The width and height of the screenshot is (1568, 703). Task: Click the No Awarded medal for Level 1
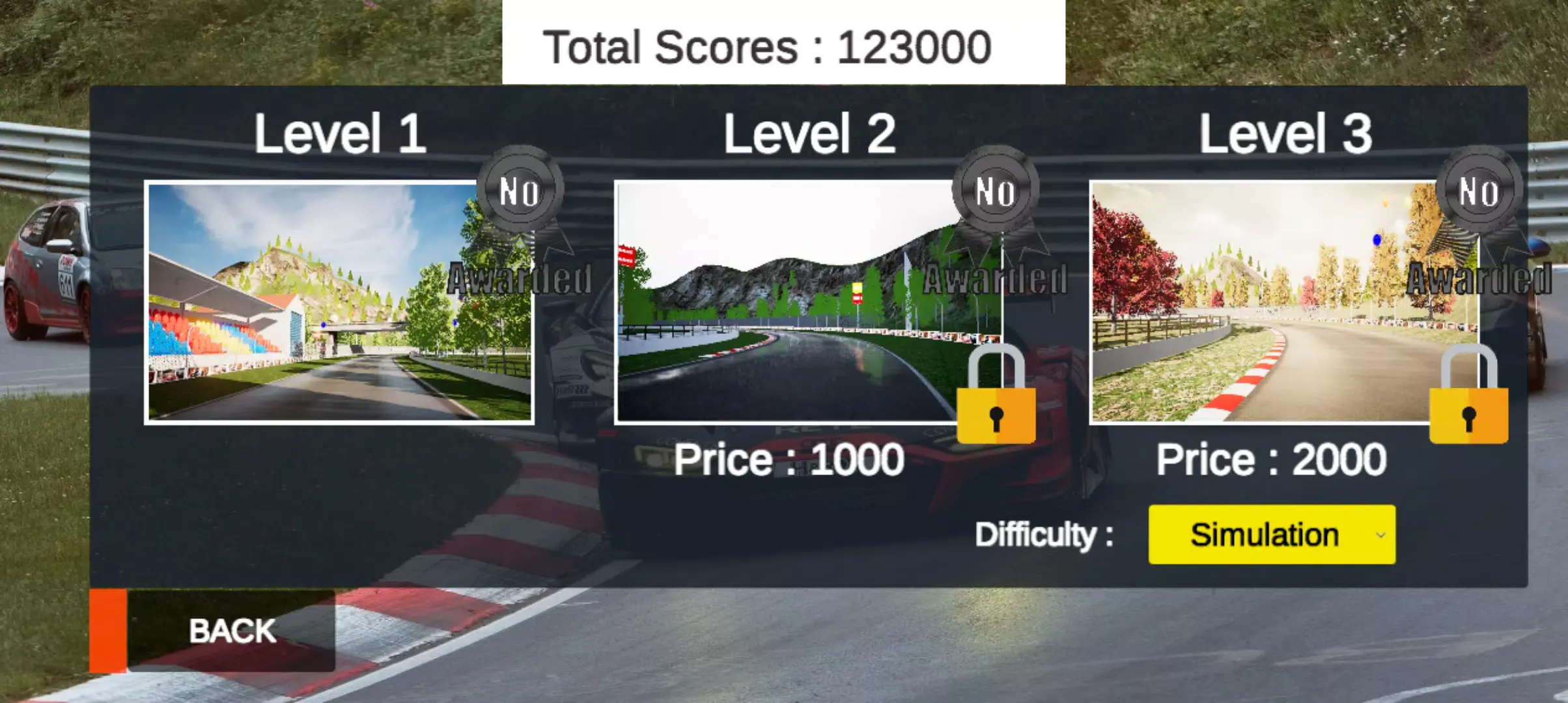521,189
